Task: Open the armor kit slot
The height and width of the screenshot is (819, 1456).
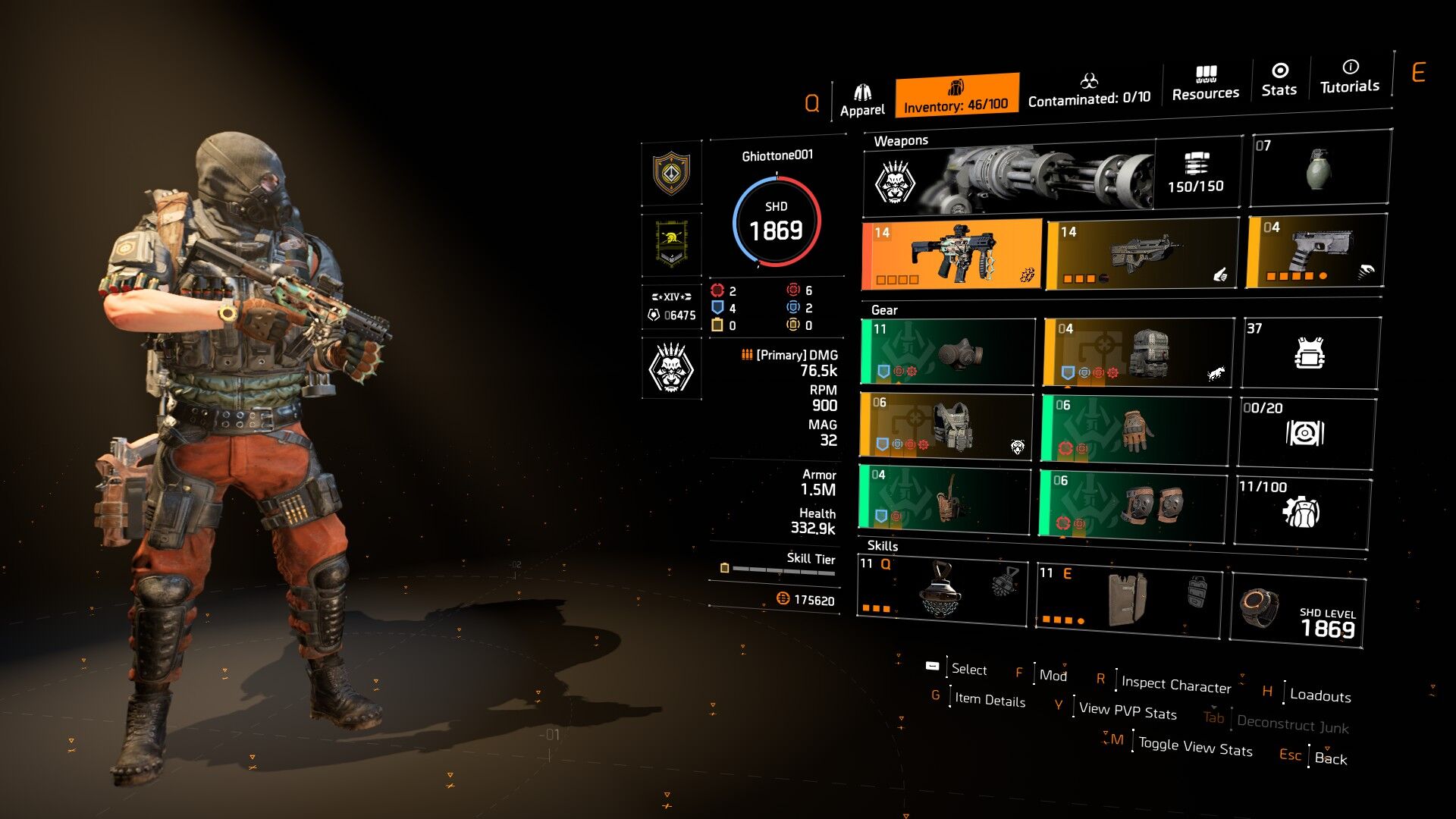Action: (x=1310, y=353)
